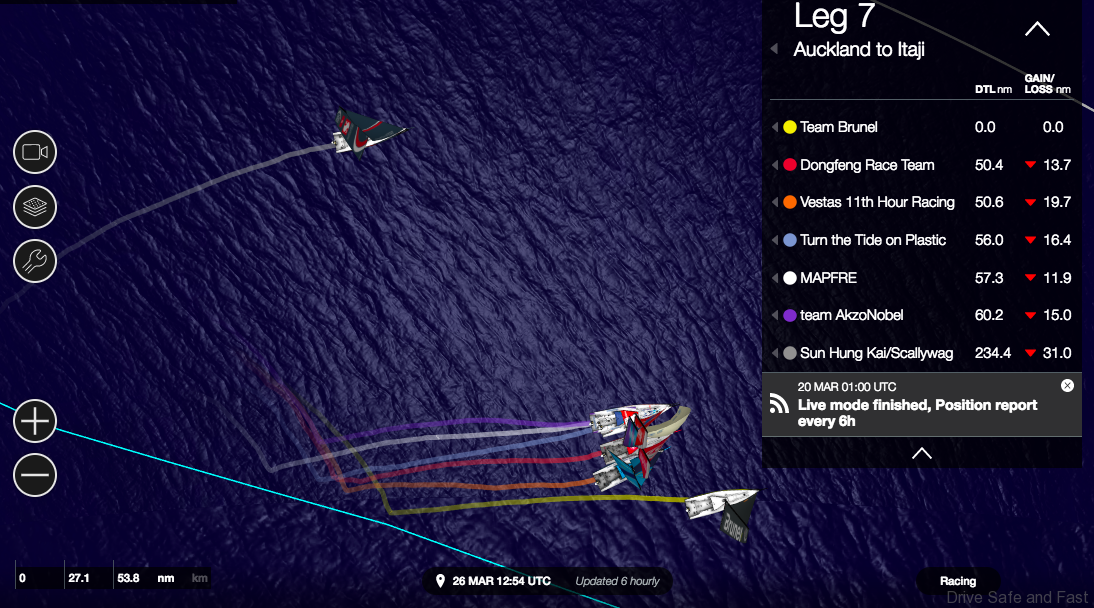Collapse the Leg 7 panel header arrow
1094x608 pixels.
click(1037, 29)
